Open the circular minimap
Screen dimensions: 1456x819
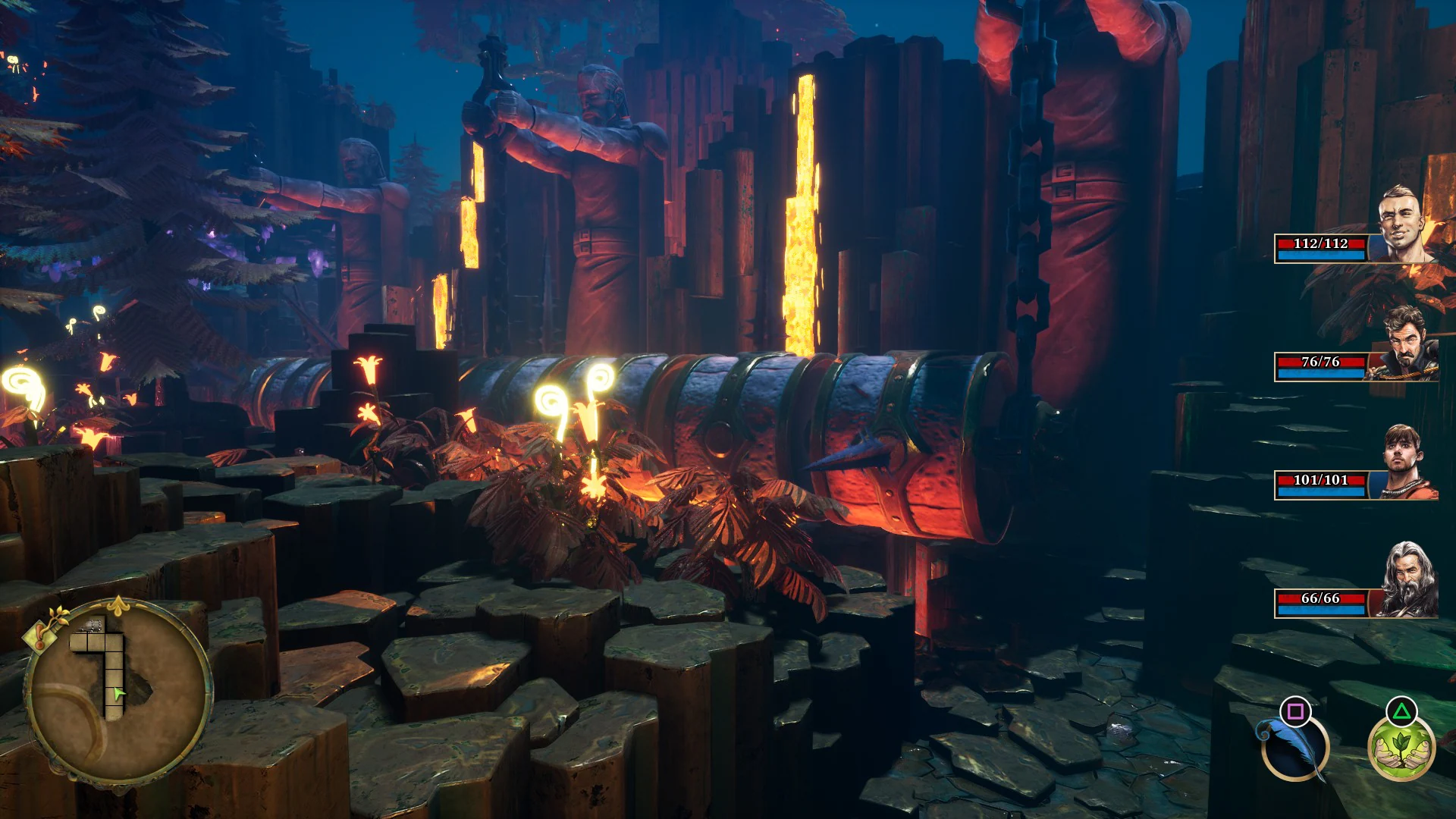[118, 692]
